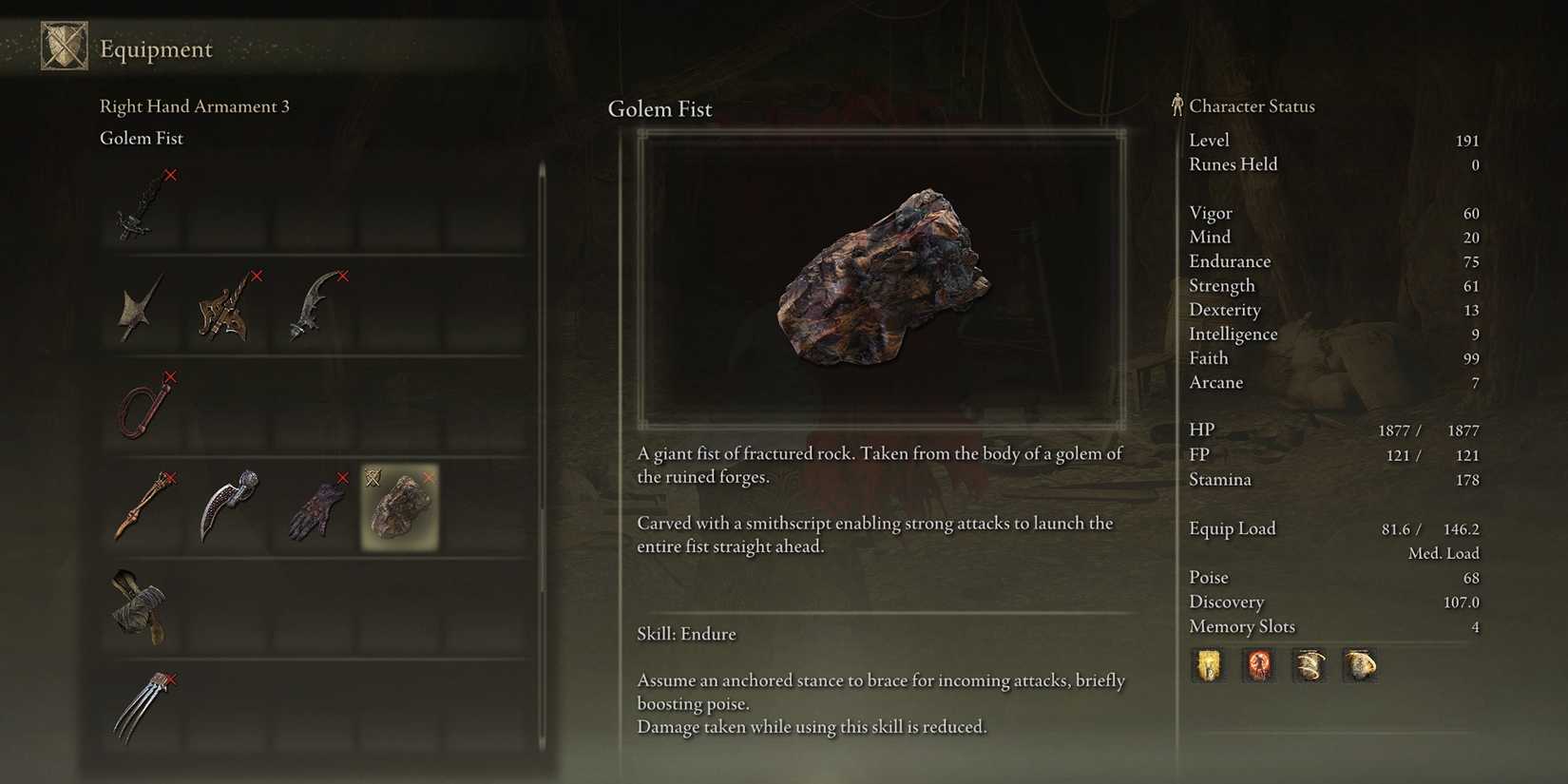Screen dimensions: 1568x784
Task: Click the Skill: Endure label
Action: (x=687, y=634)
